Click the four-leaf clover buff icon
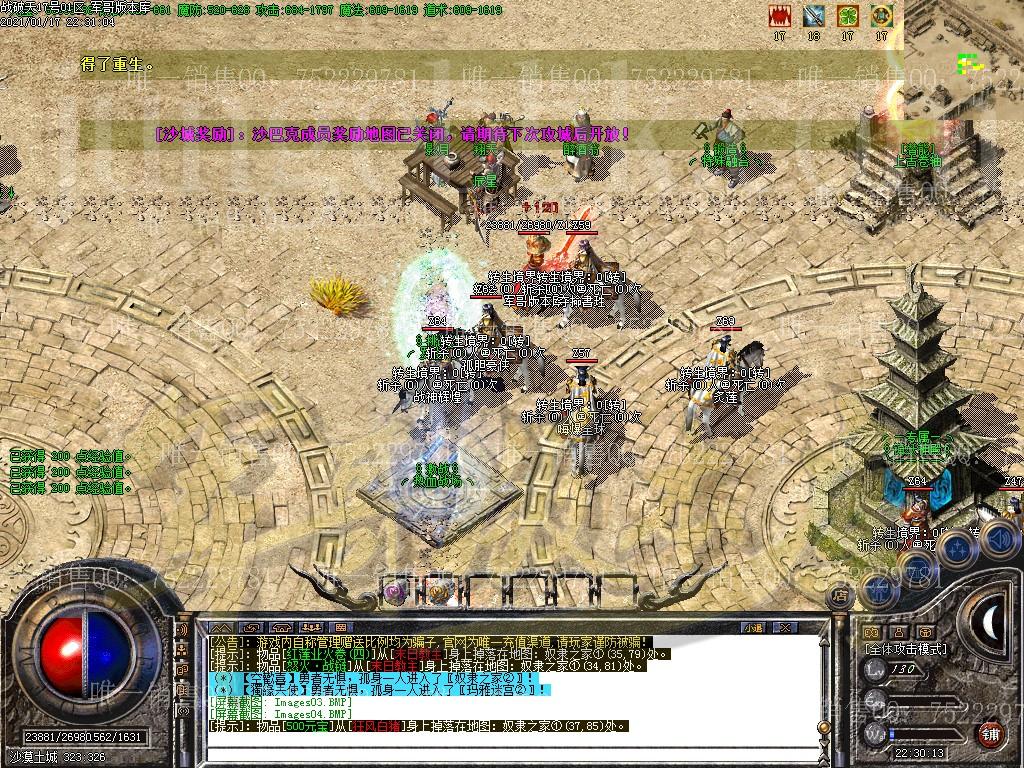This screenshot has width=1024, height=768. tap(847, 16)
